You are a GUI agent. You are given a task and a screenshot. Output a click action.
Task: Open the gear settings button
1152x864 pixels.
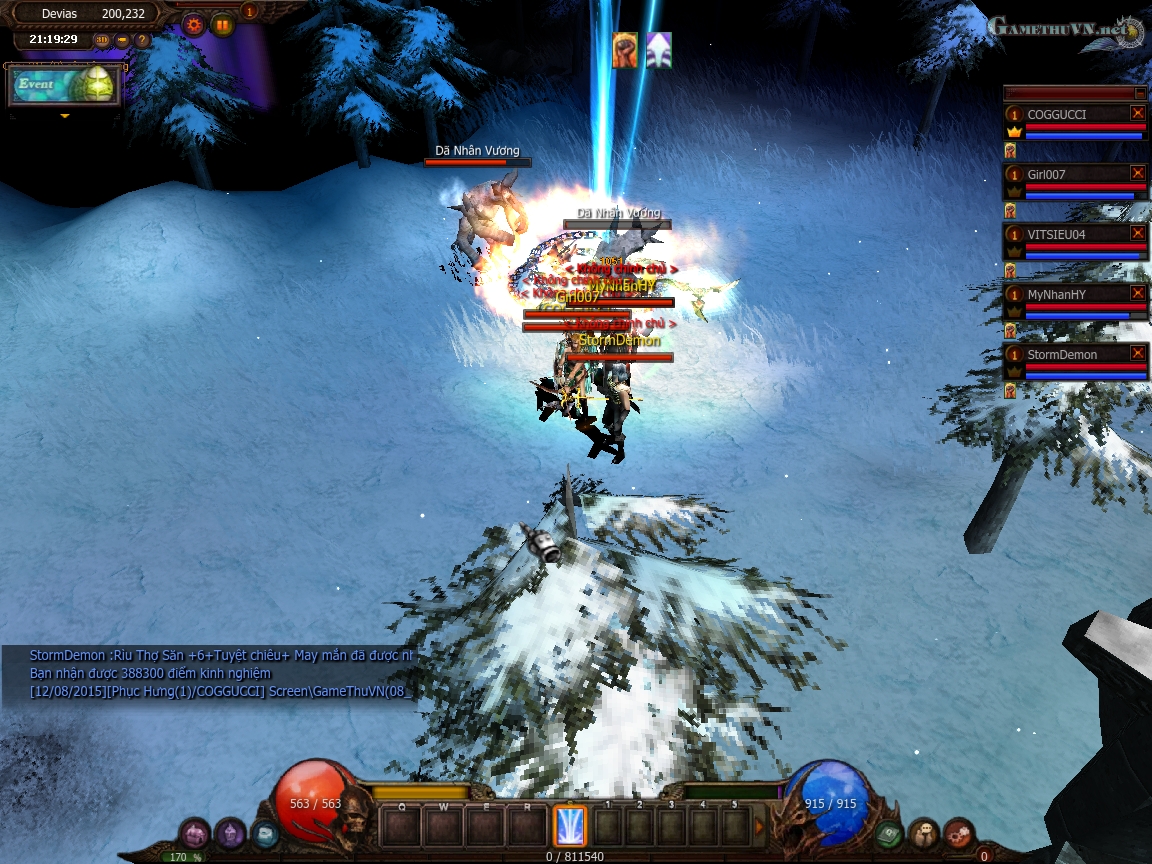pos(194,23)
